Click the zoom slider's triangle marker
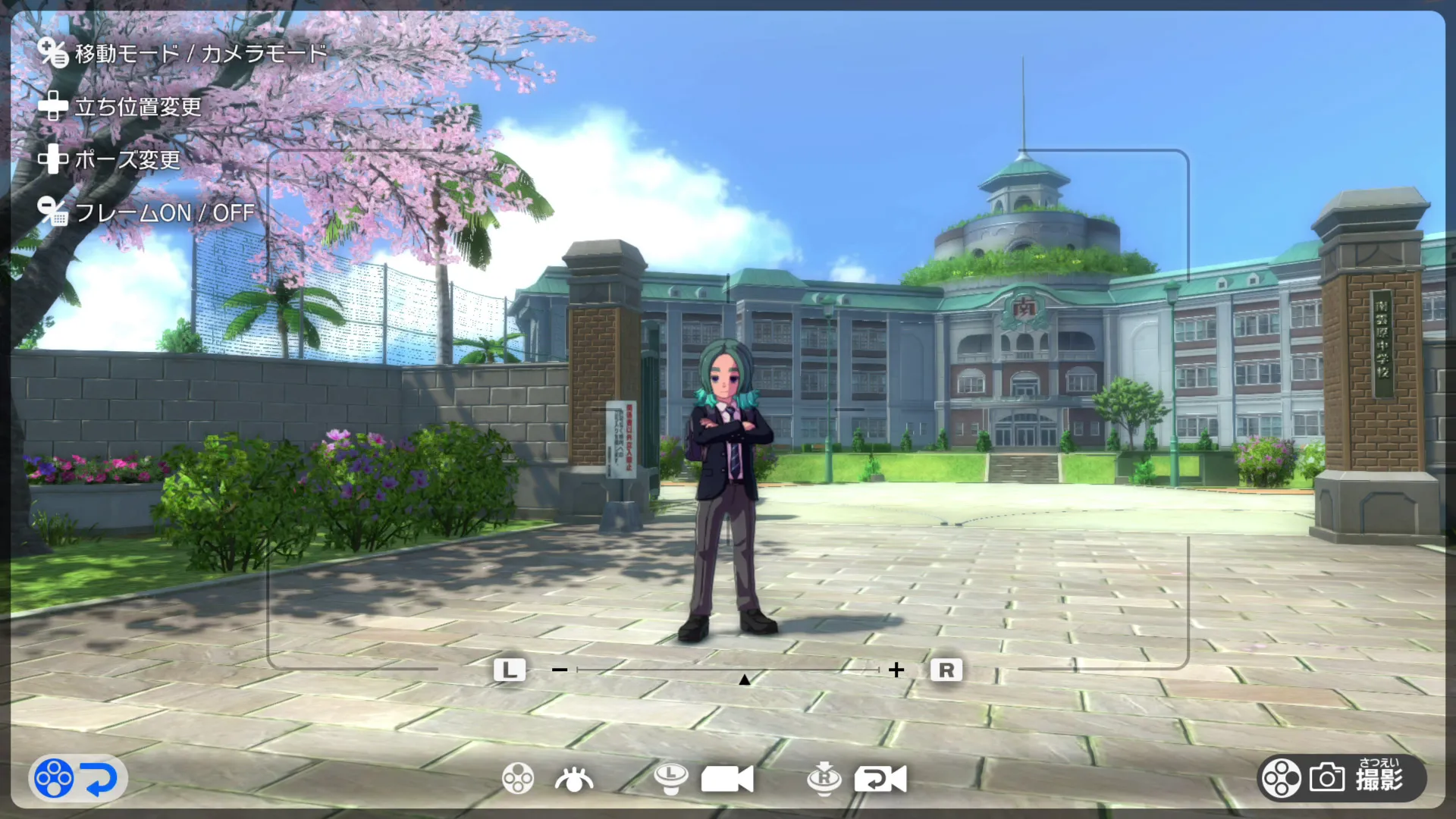 [x=745, y=679]
